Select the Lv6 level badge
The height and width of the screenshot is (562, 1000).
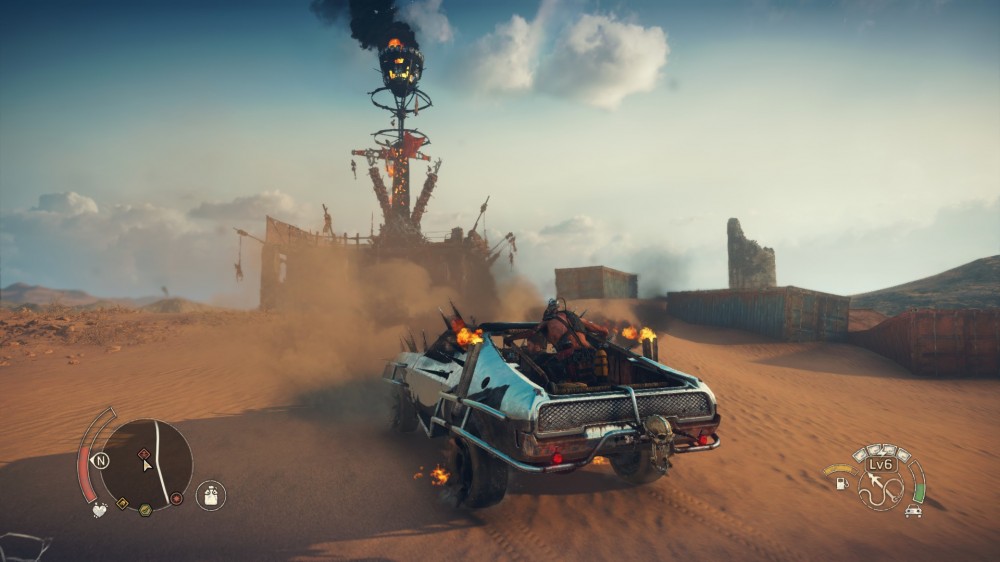pos(881,464)
